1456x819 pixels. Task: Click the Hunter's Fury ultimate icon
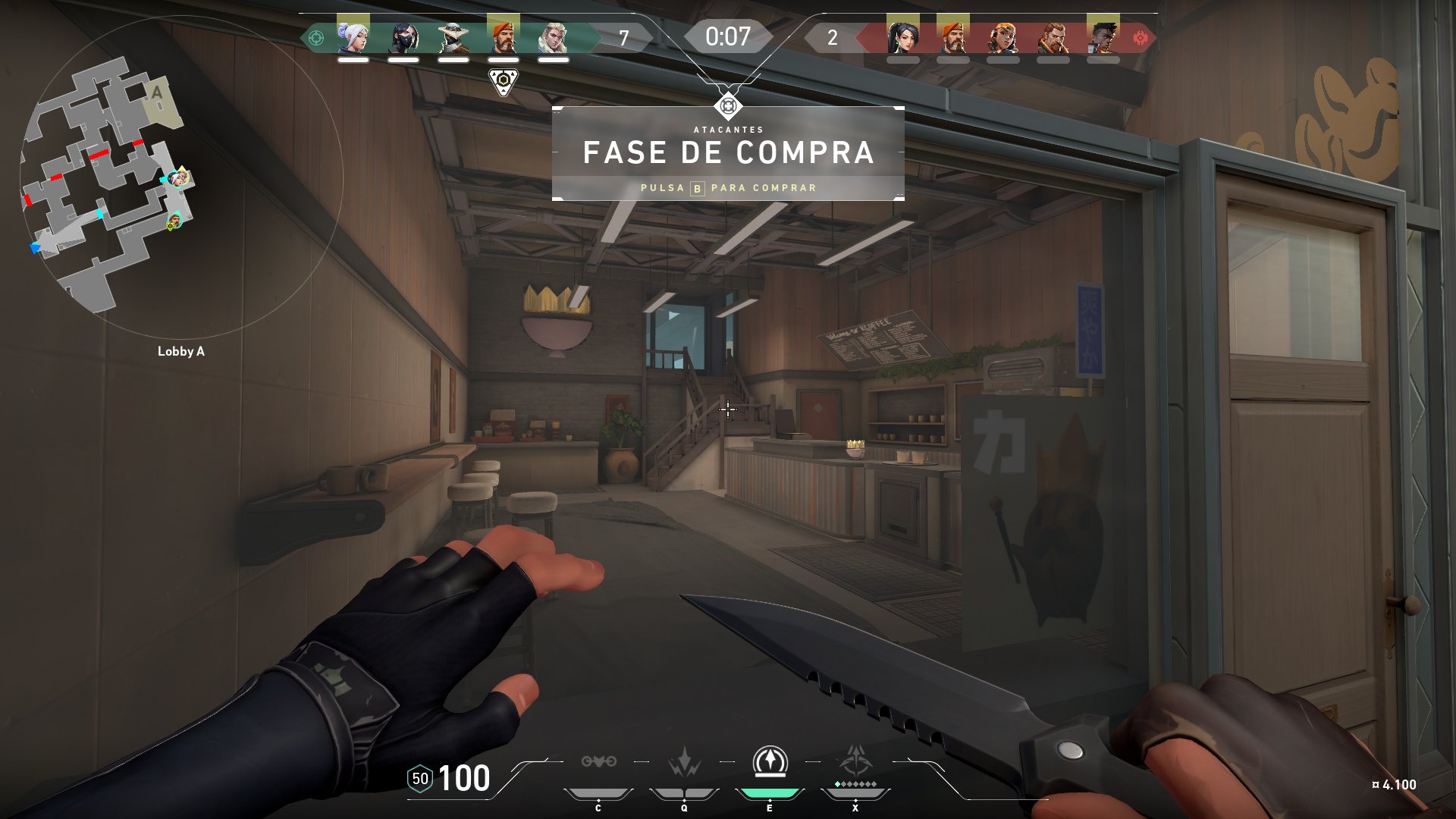click(855, 761)
